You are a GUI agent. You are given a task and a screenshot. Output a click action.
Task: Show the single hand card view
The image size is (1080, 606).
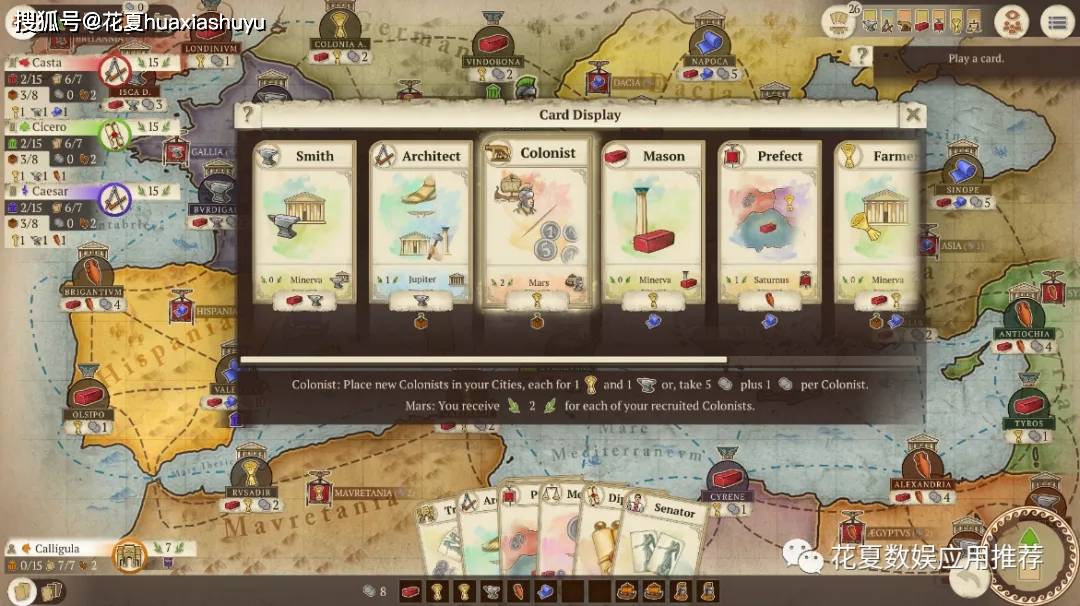tap(22, 590)
